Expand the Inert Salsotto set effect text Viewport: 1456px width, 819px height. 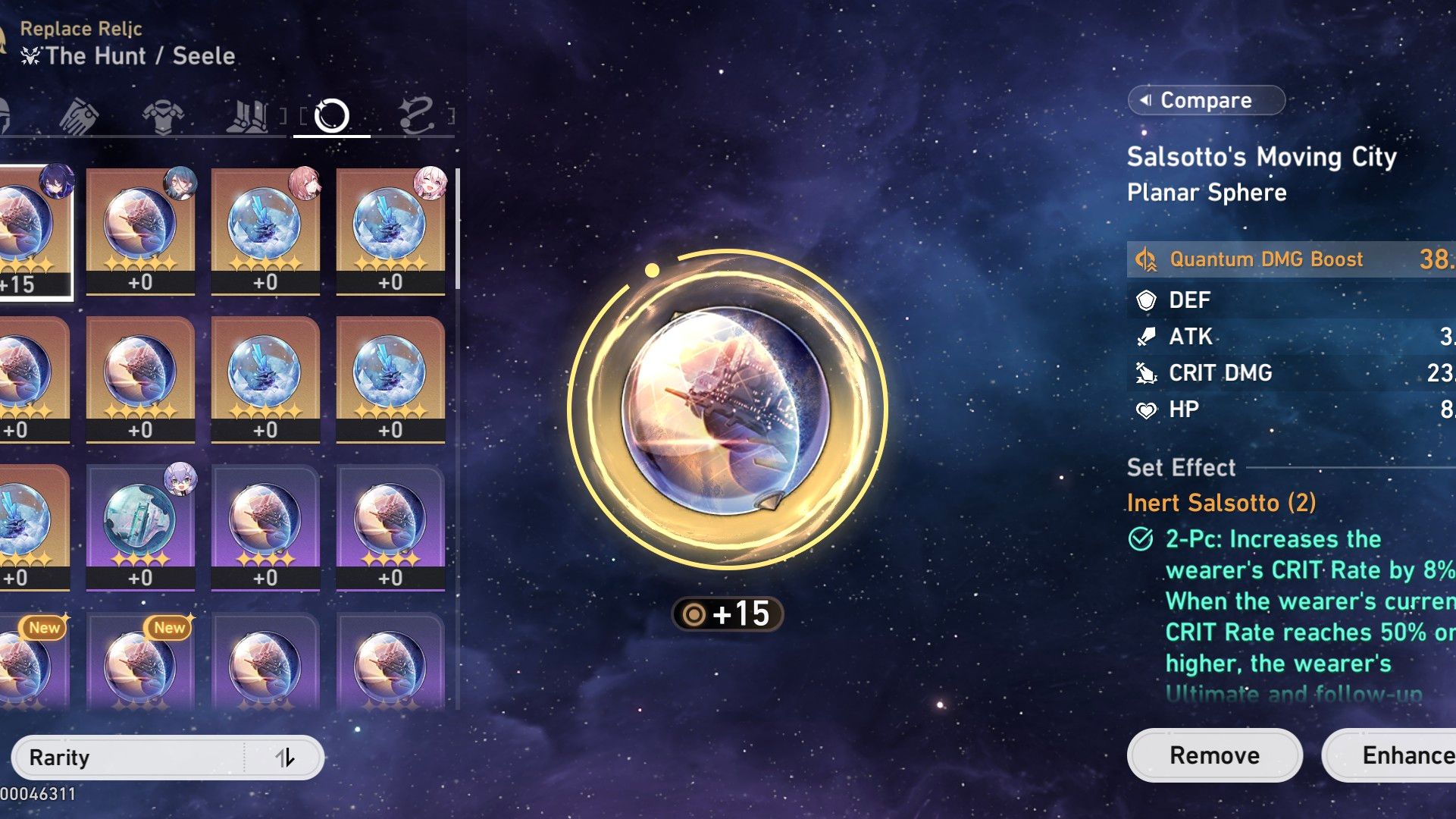coord(1222,502)
